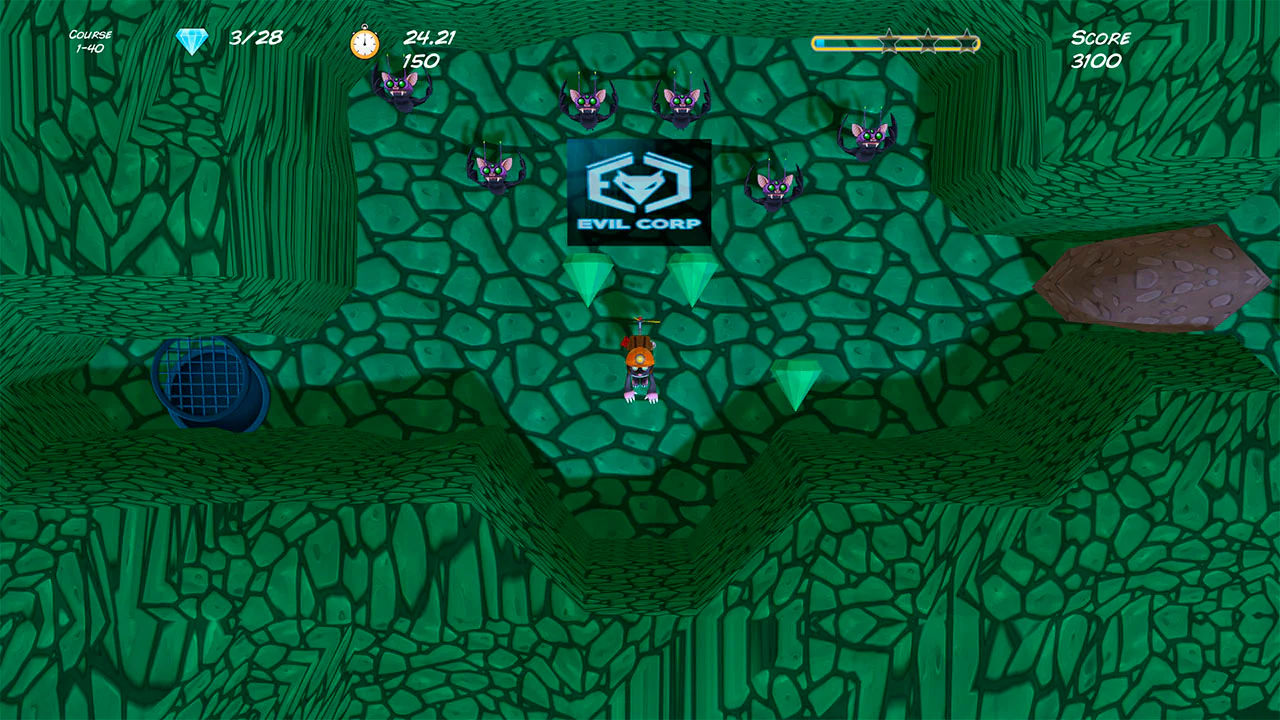Select the Course 1-40 label
The height and width of the screenshot is (720, 1280).
tap(88, 39)
